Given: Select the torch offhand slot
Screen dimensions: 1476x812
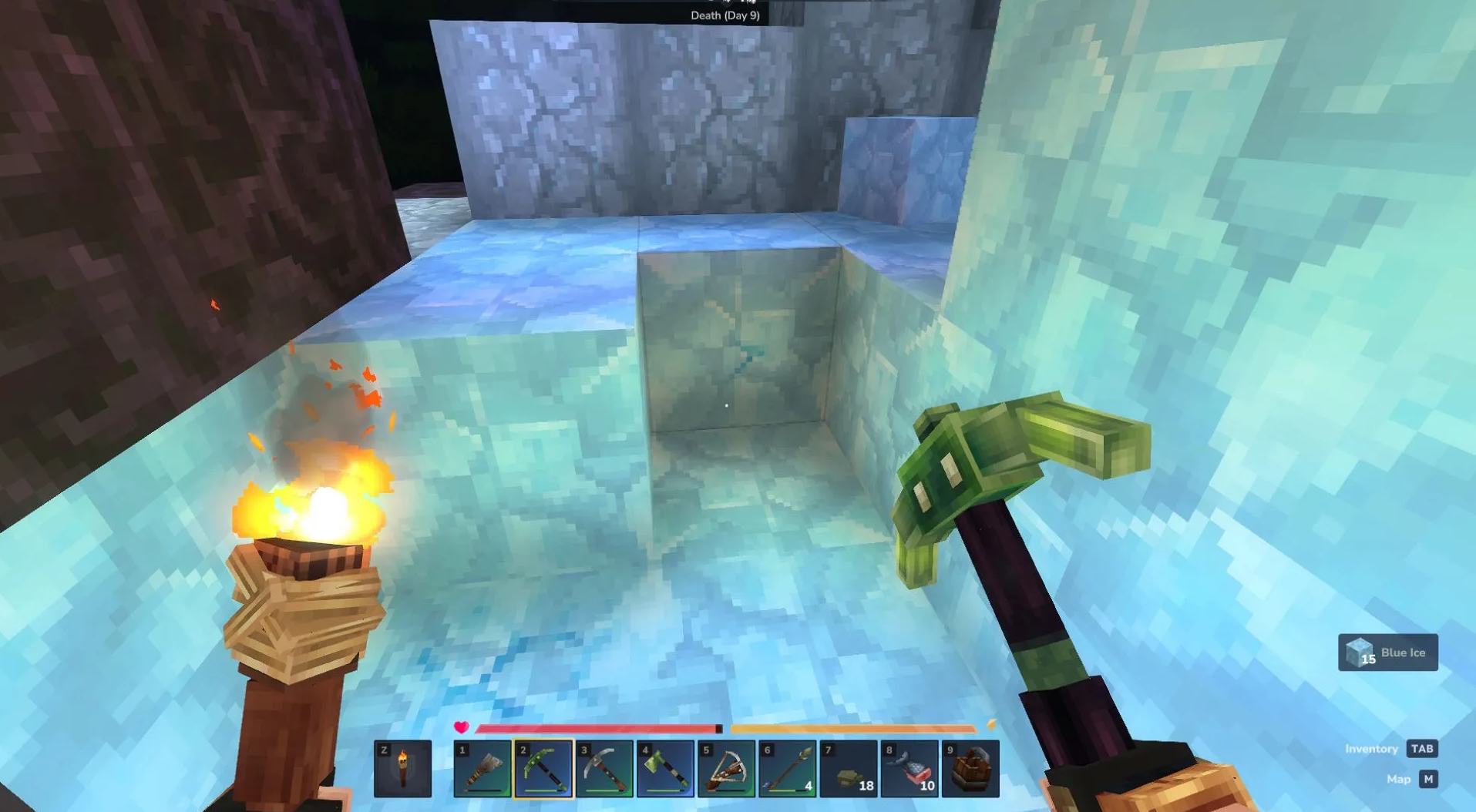Looking at the screenshot, I should (402, 768).
